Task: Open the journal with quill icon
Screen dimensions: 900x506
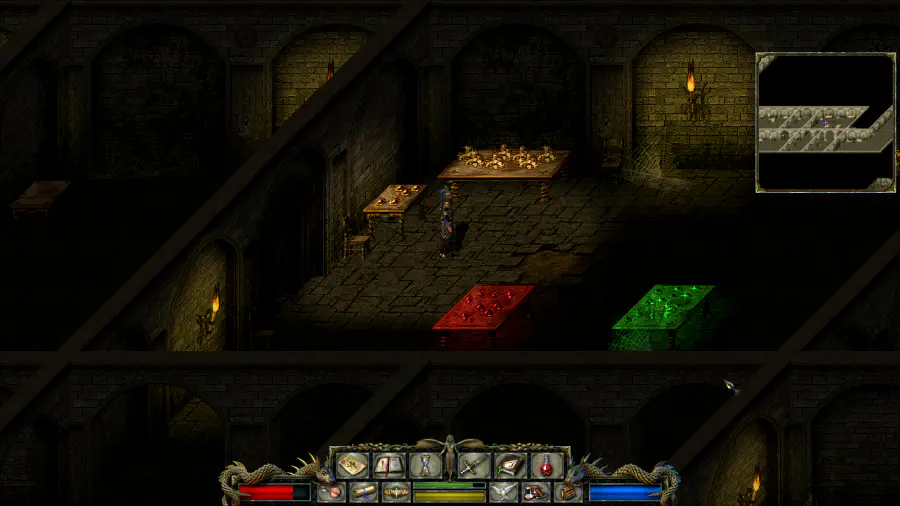Action: (510, 465)
